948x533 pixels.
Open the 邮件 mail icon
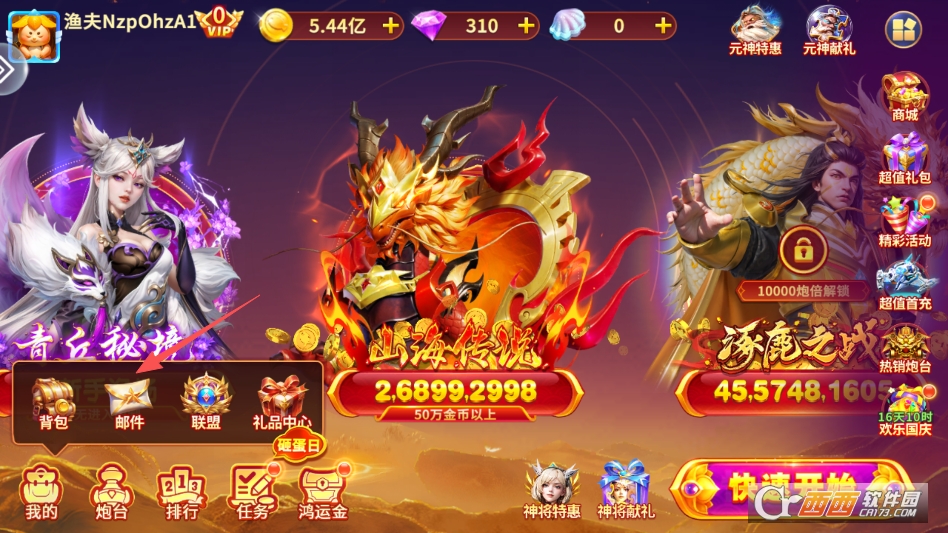tap(129, 402)
